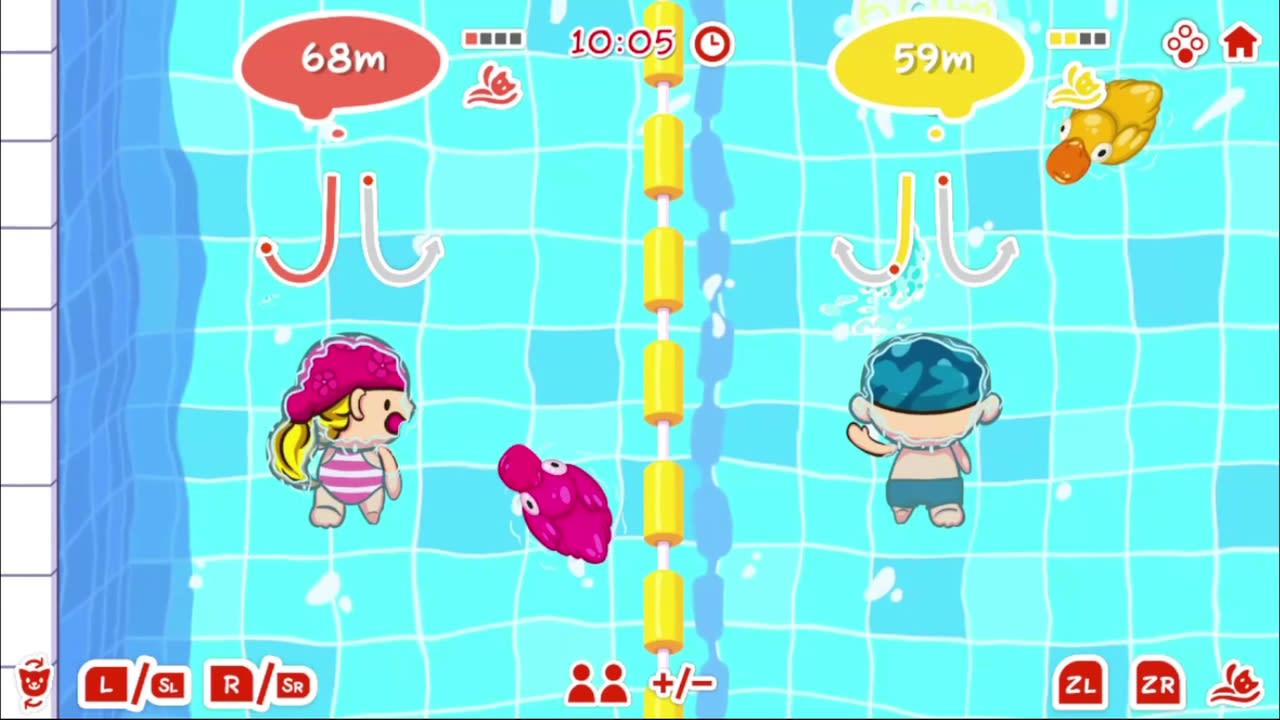
Task: Open the controller button configuration icon
Action: tap(1185, 42)
